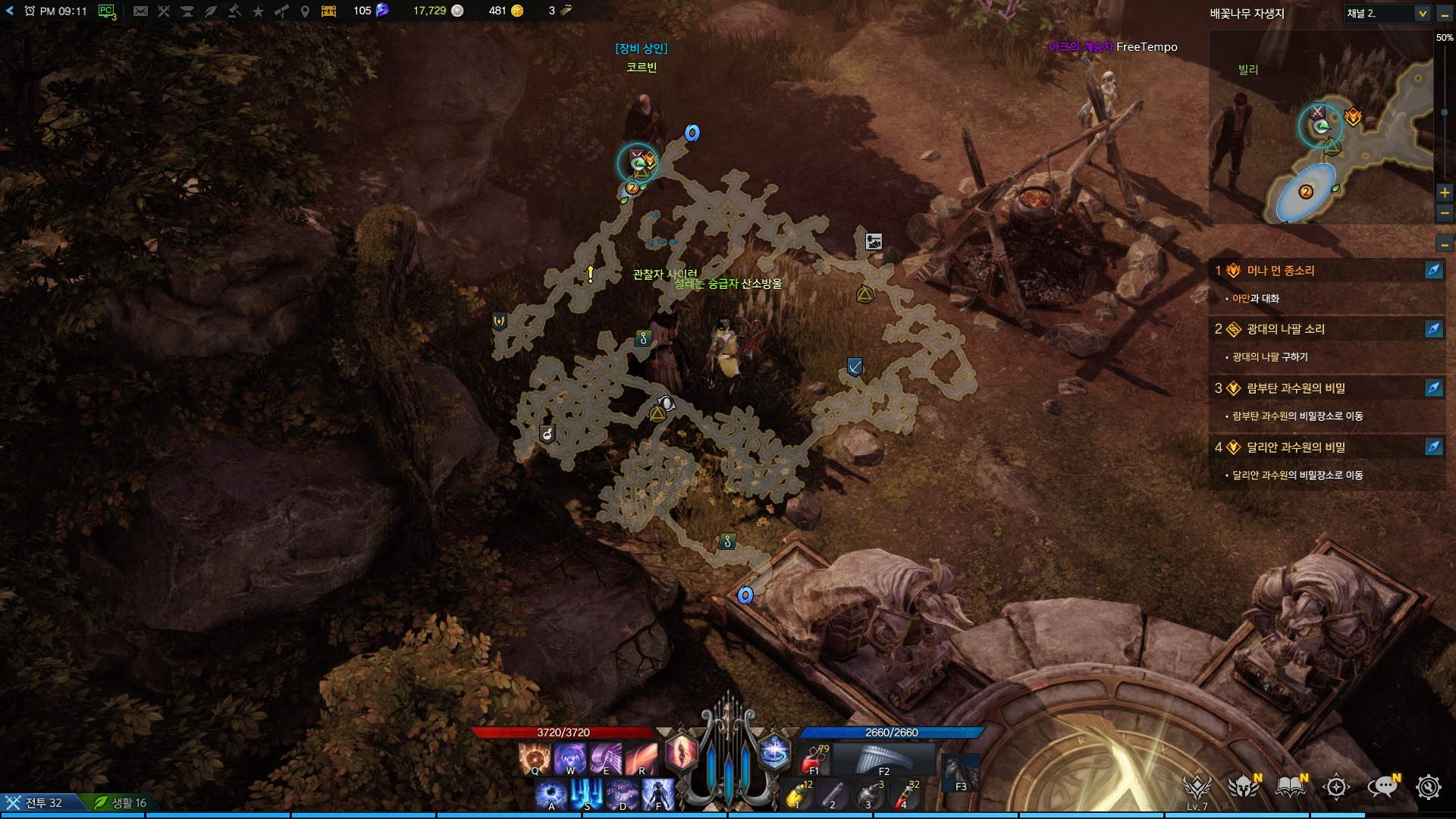Select the 머나 먼 종소리 quest entry
1456x819 pixels.
[1281, 271]
